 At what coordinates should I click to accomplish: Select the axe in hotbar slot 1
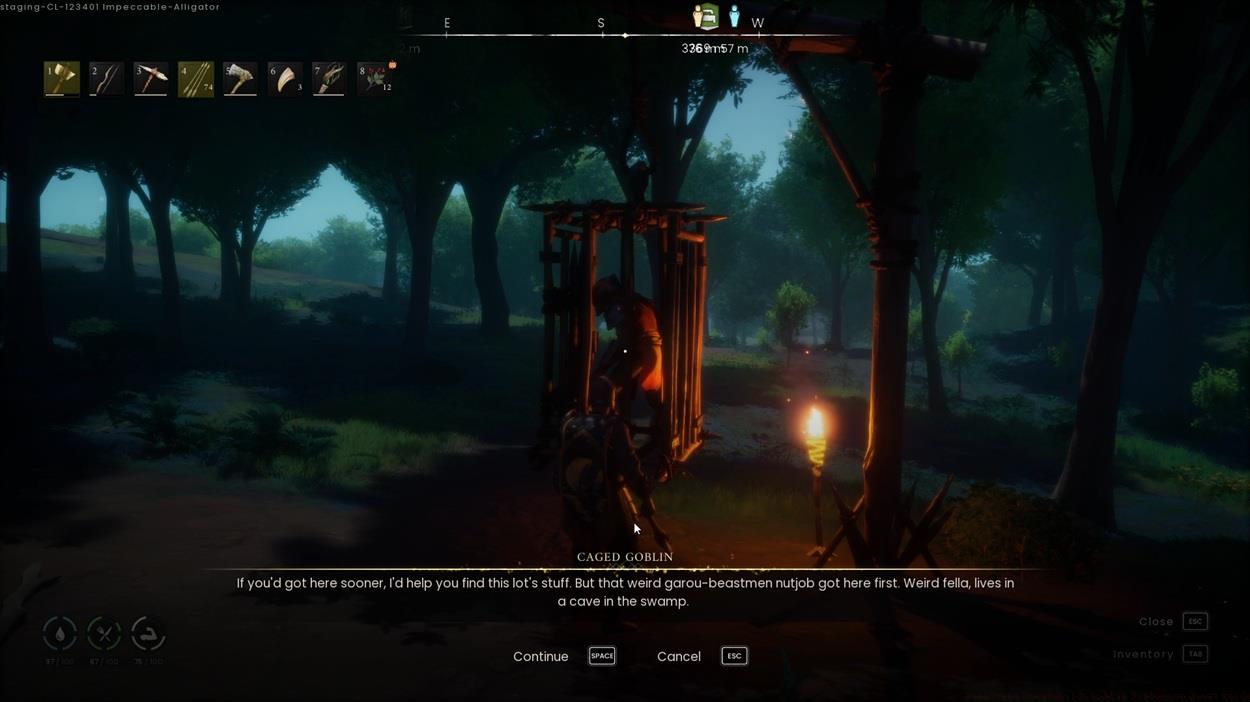(61, 79)
